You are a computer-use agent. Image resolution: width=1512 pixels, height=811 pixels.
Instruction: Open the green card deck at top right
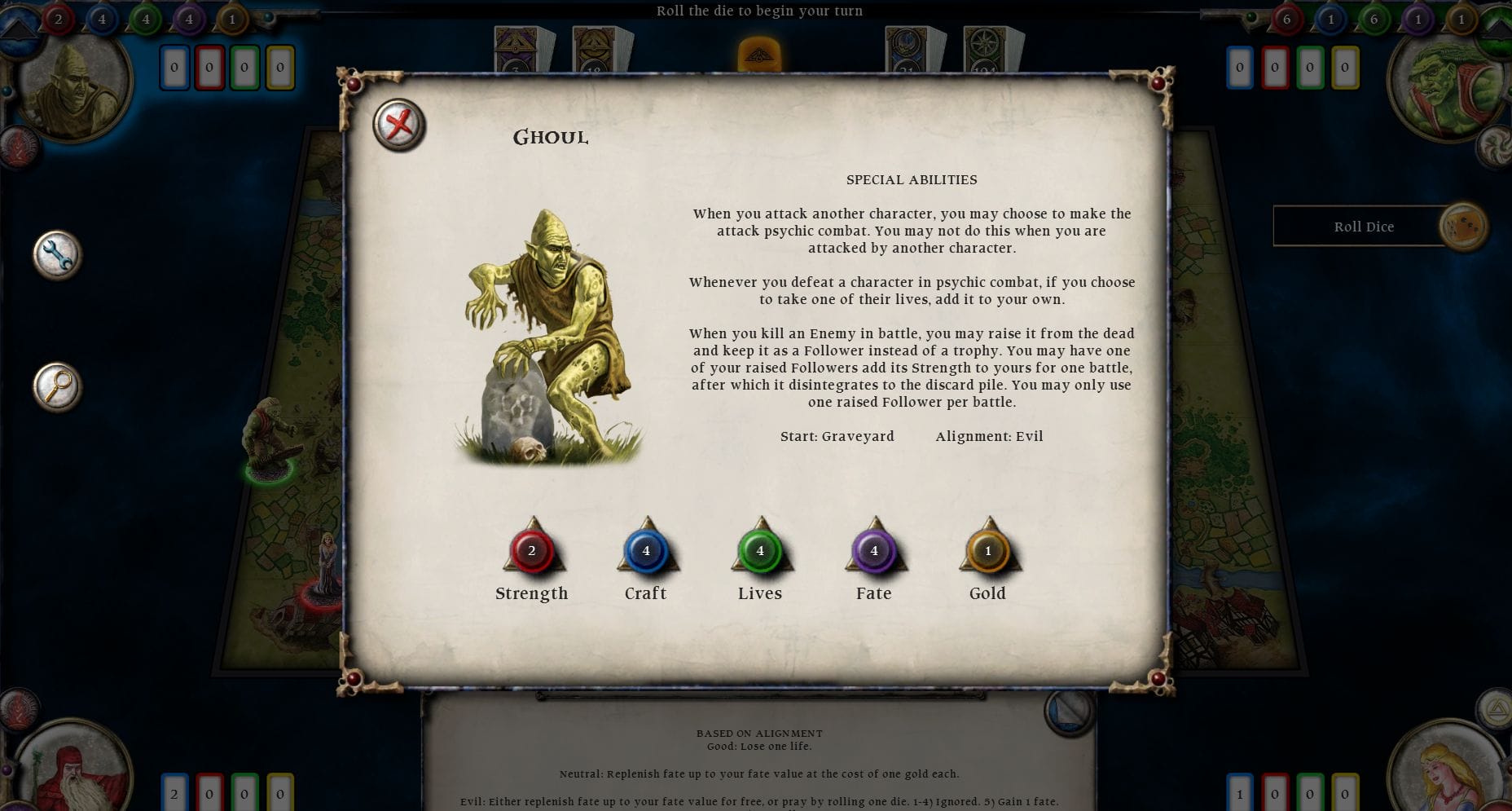tap(986, 45)
